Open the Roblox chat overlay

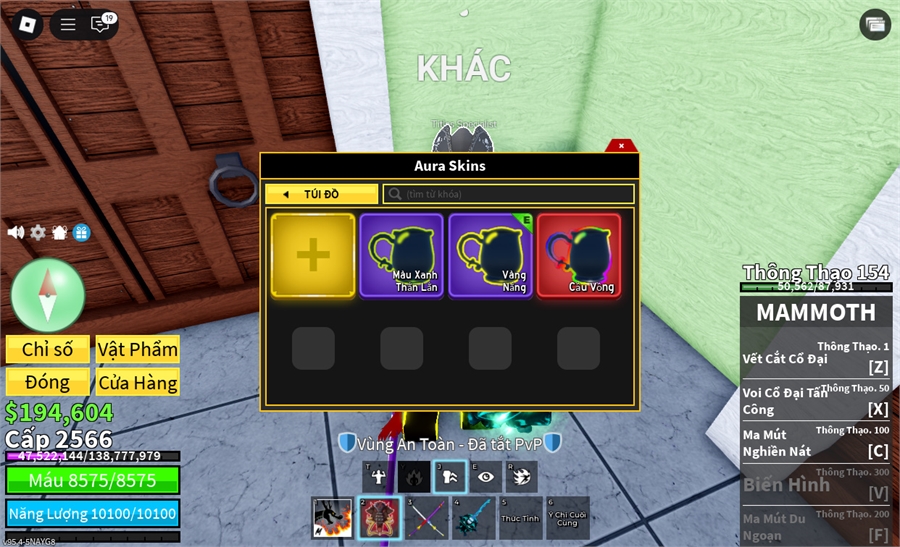100,25
